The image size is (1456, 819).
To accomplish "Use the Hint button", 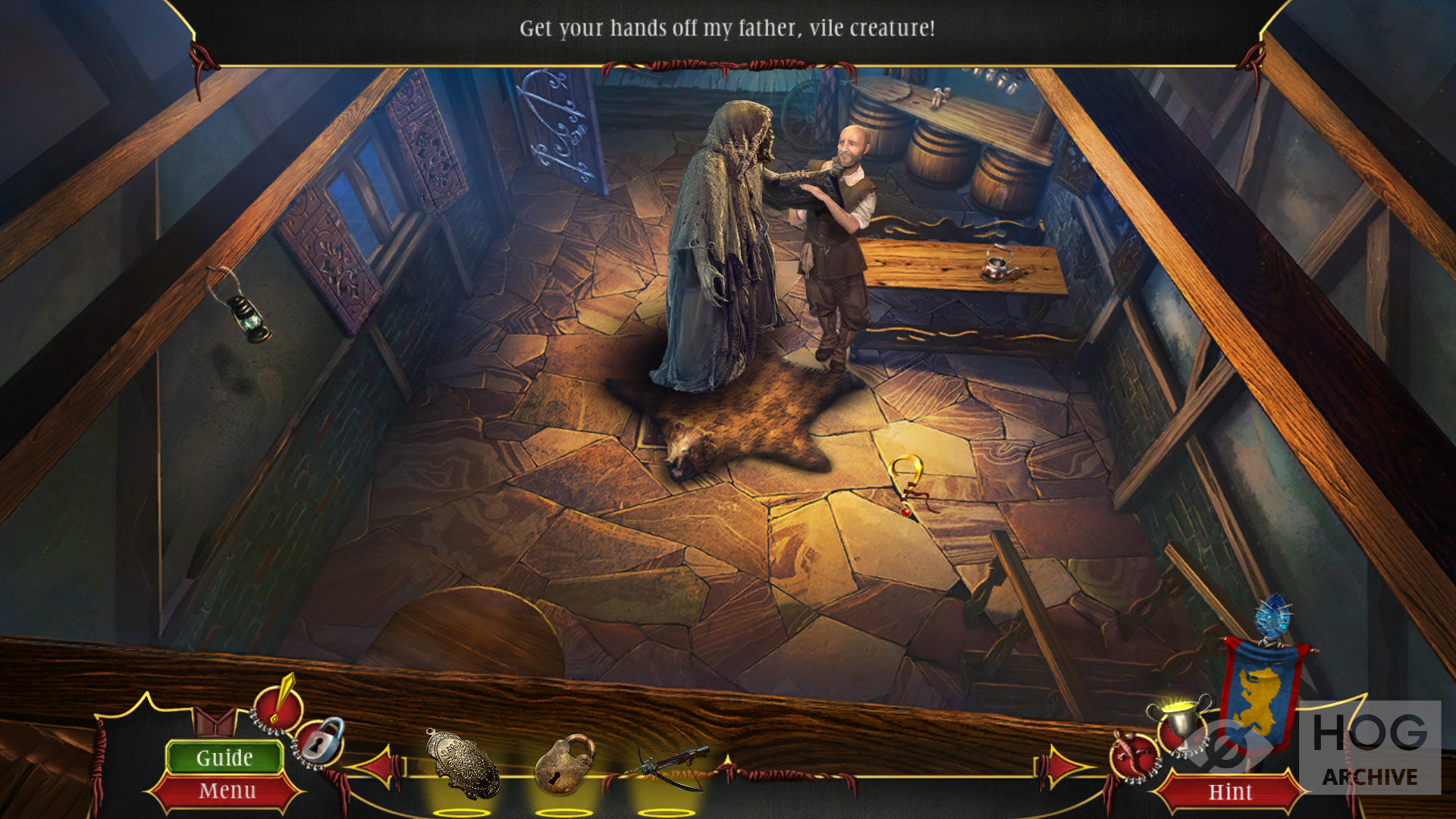I will click(1230, 792).
